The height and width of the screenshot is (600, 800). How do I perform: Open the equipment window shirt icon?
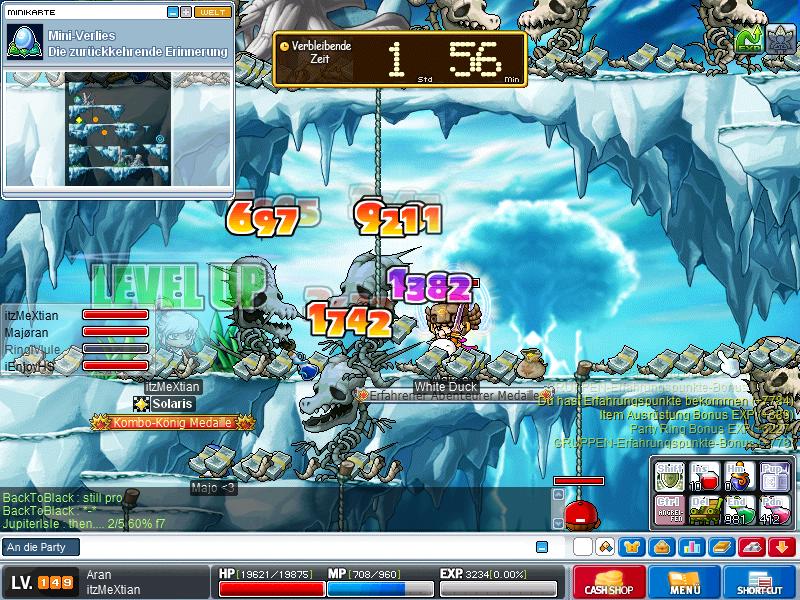click(x=633, y=547)
